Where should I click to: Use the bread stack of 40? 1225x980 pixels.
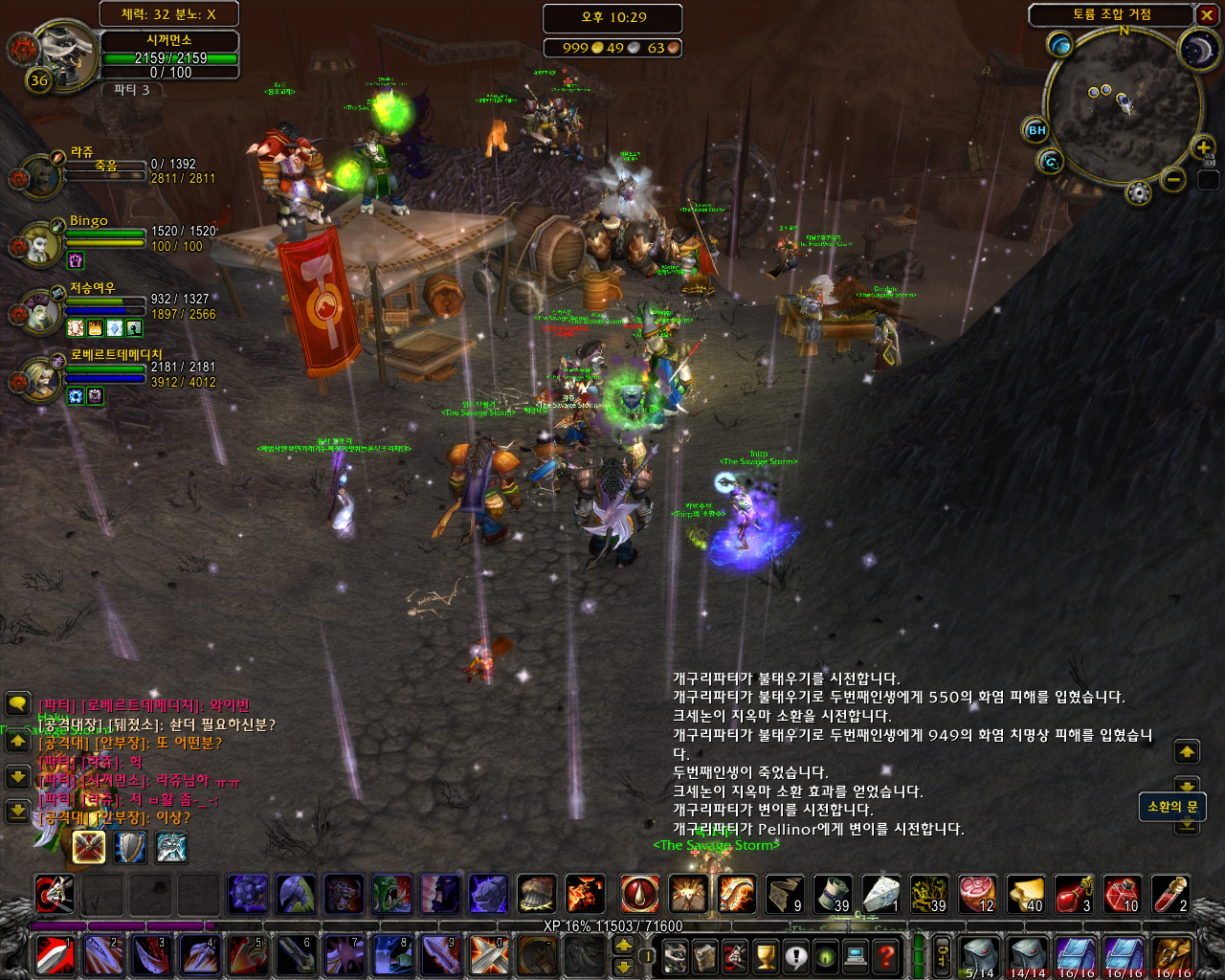(x=1025, y=894)
